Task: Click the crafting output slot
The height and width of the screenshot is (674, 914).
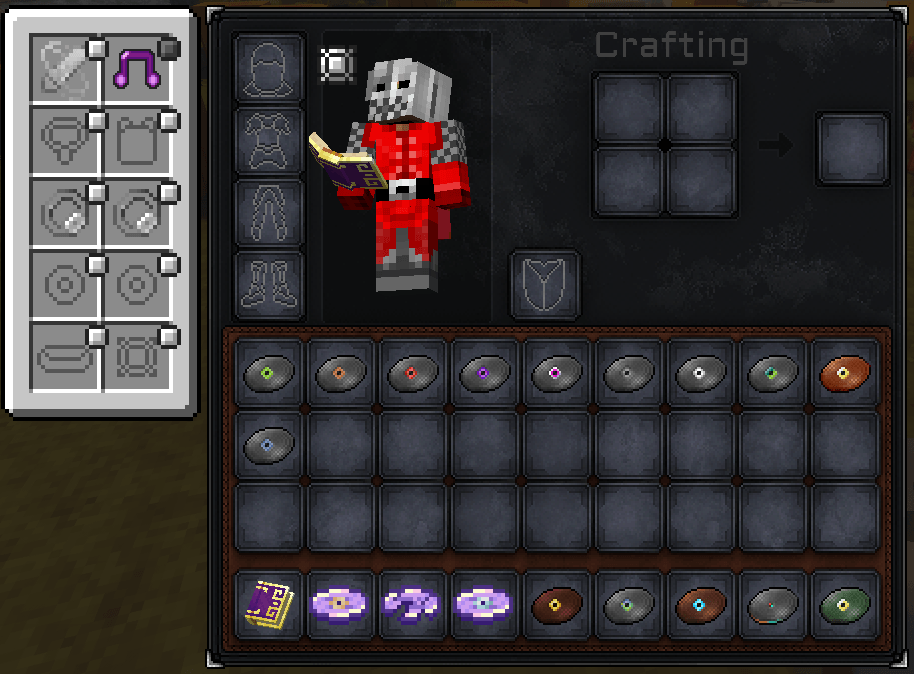Action: click(x=853, y=148)
